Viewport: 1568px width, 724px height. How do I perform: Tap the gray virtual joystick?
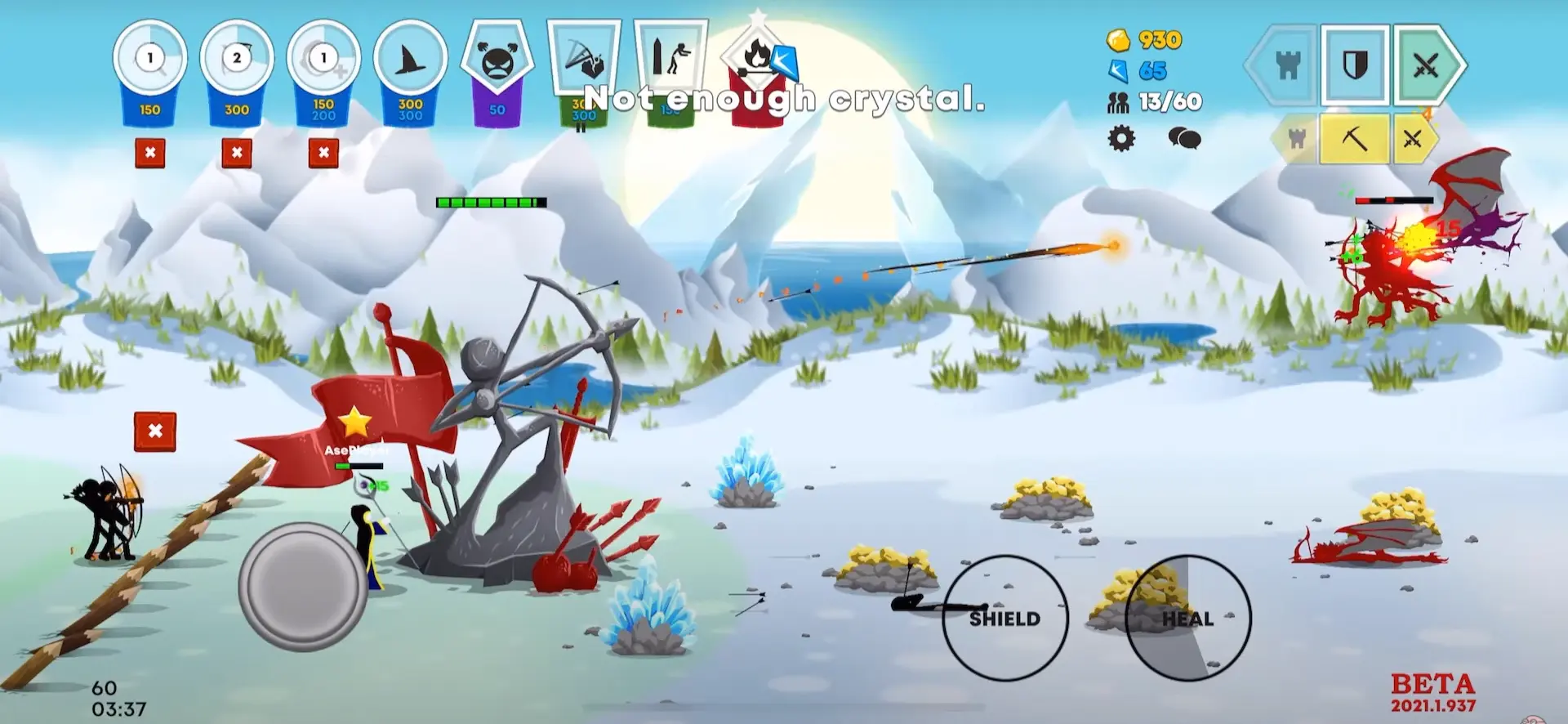tap(302, 587)
